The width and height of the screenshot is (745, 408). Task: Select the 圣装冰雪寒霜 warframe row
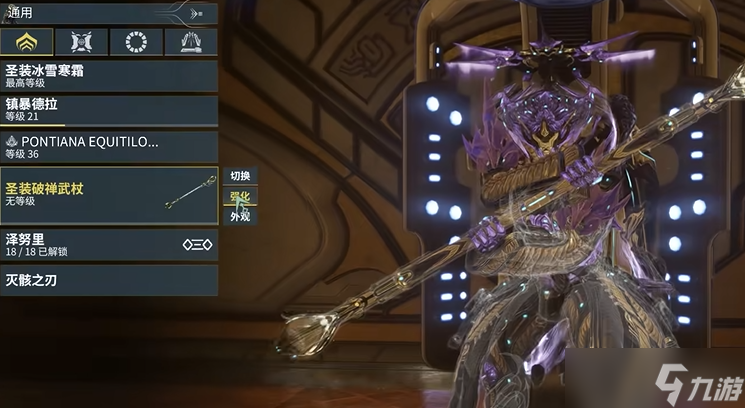(109, 75)
